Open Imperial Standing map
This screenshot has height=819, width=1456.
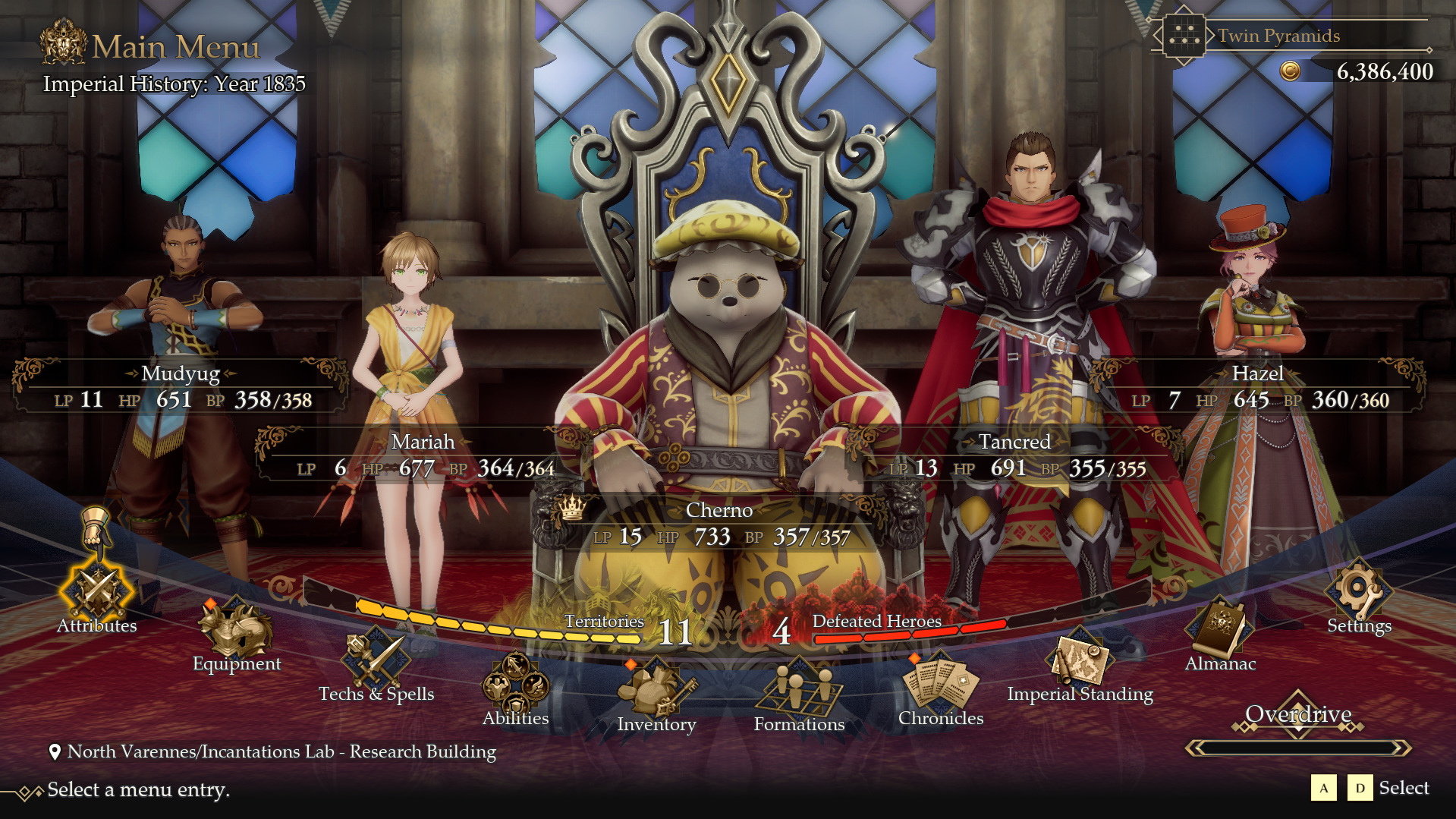tap(1080, 660)
